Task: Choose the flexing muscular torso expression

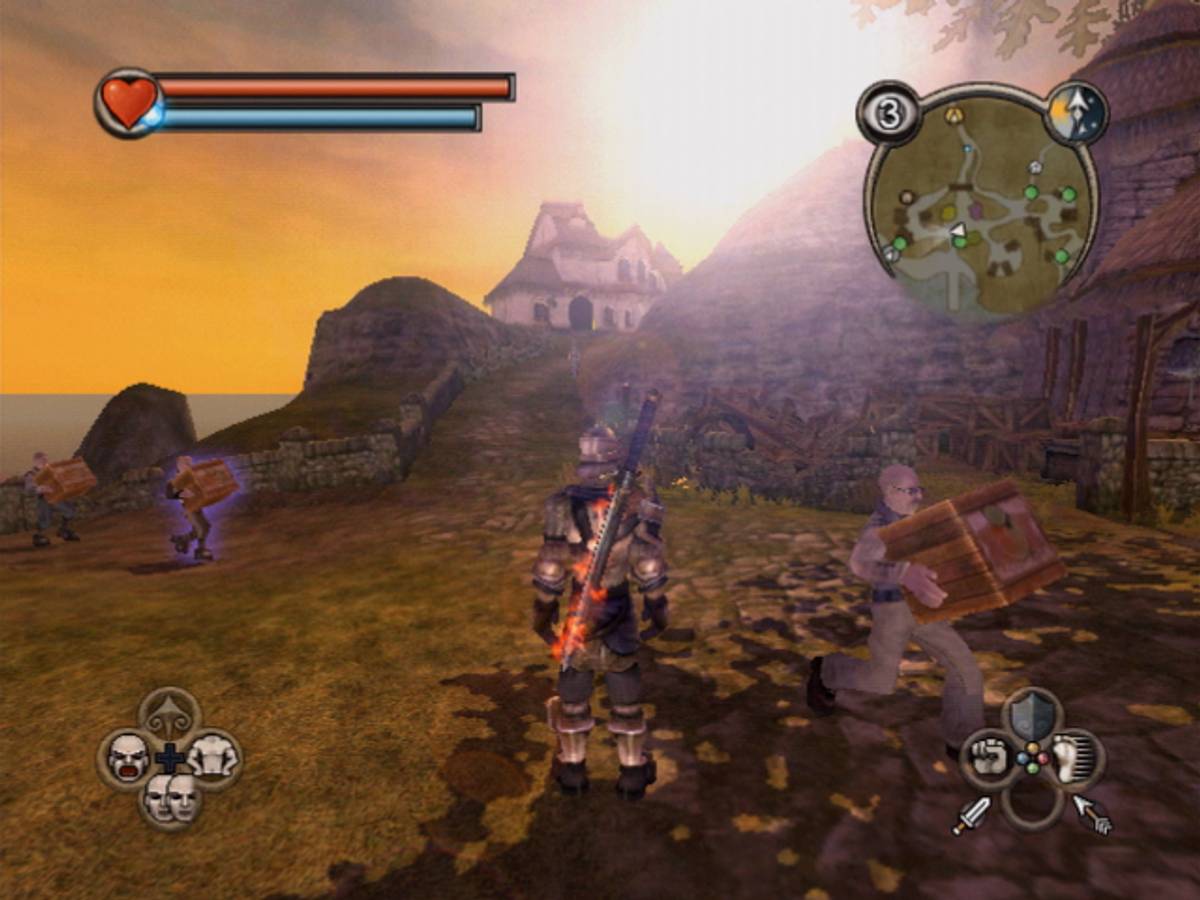Action: click(x=212, y=757)
